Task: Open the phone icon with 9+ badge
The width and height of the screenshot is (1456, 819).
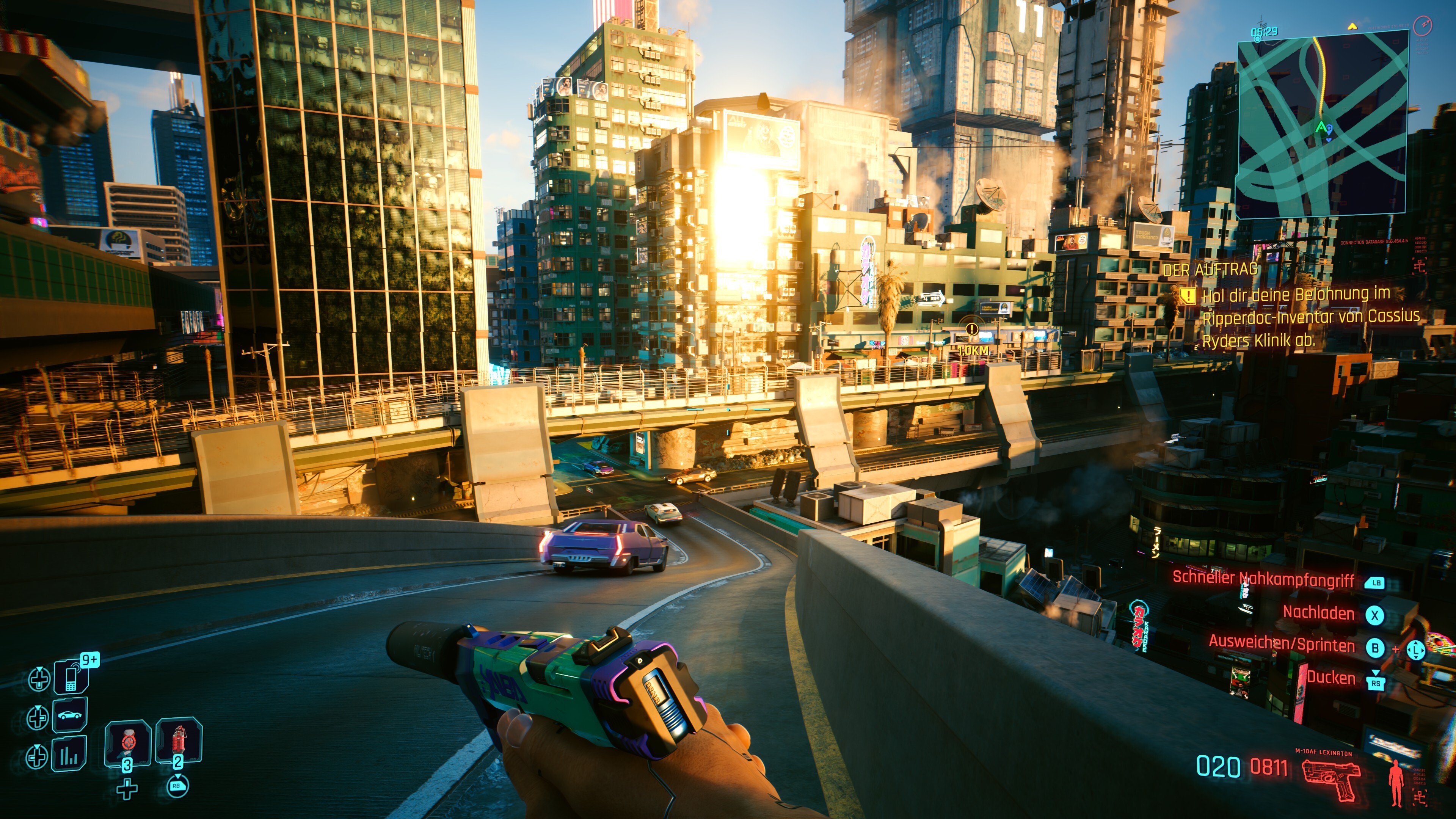Action: [x=71, y=676]
